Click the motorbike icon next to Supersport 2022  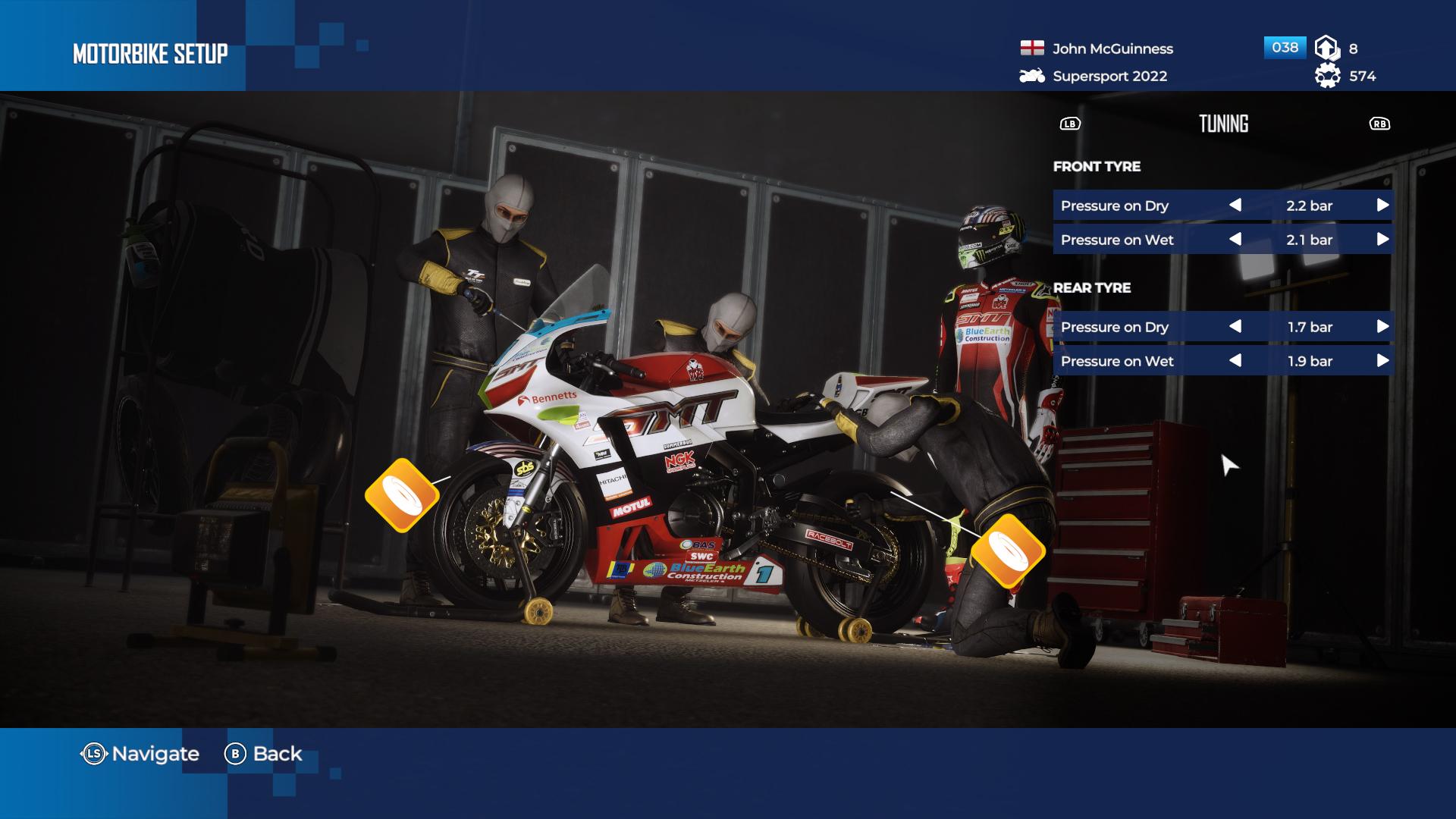1031,76
